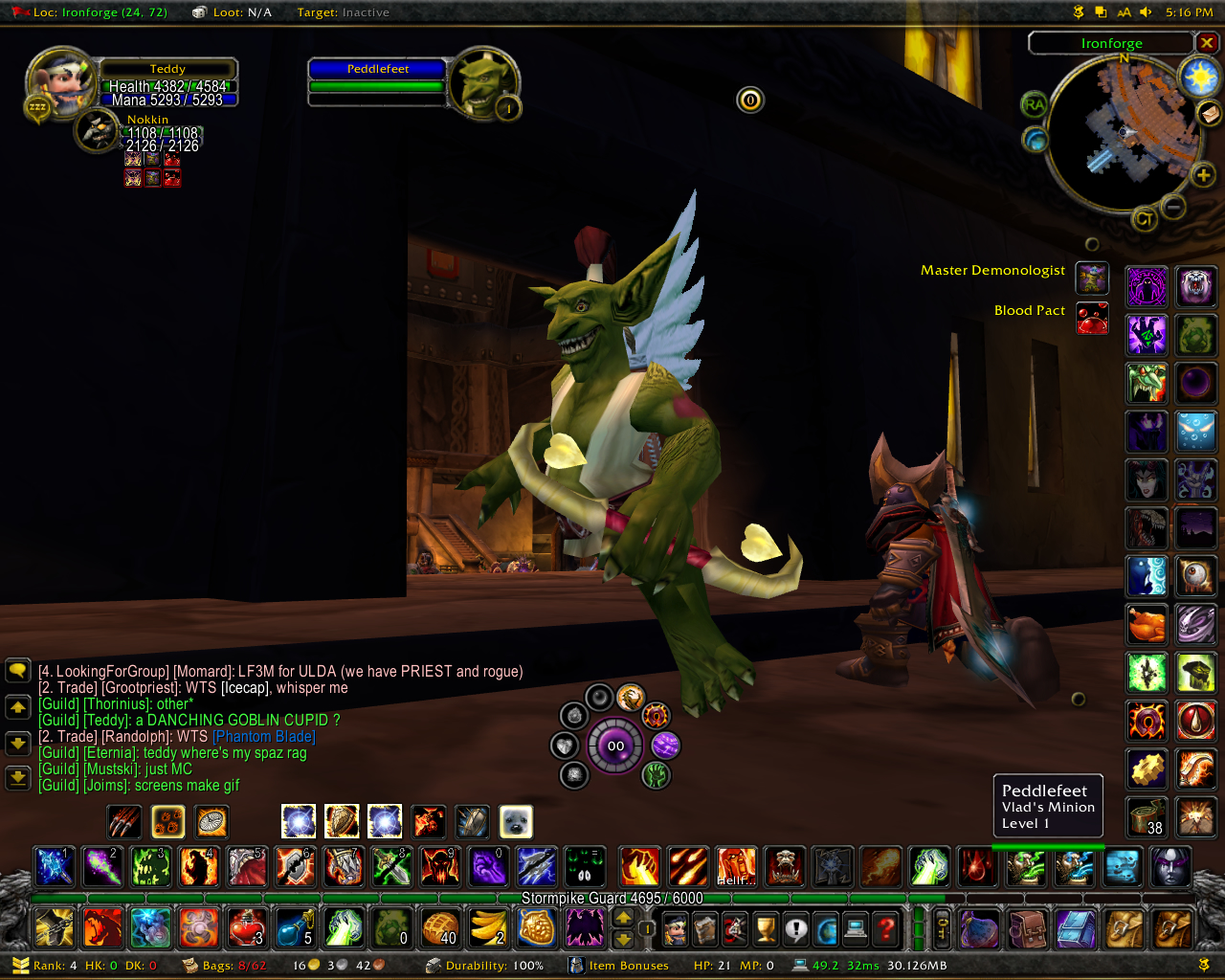Use the bread food item with 40 count

(440, 927)
